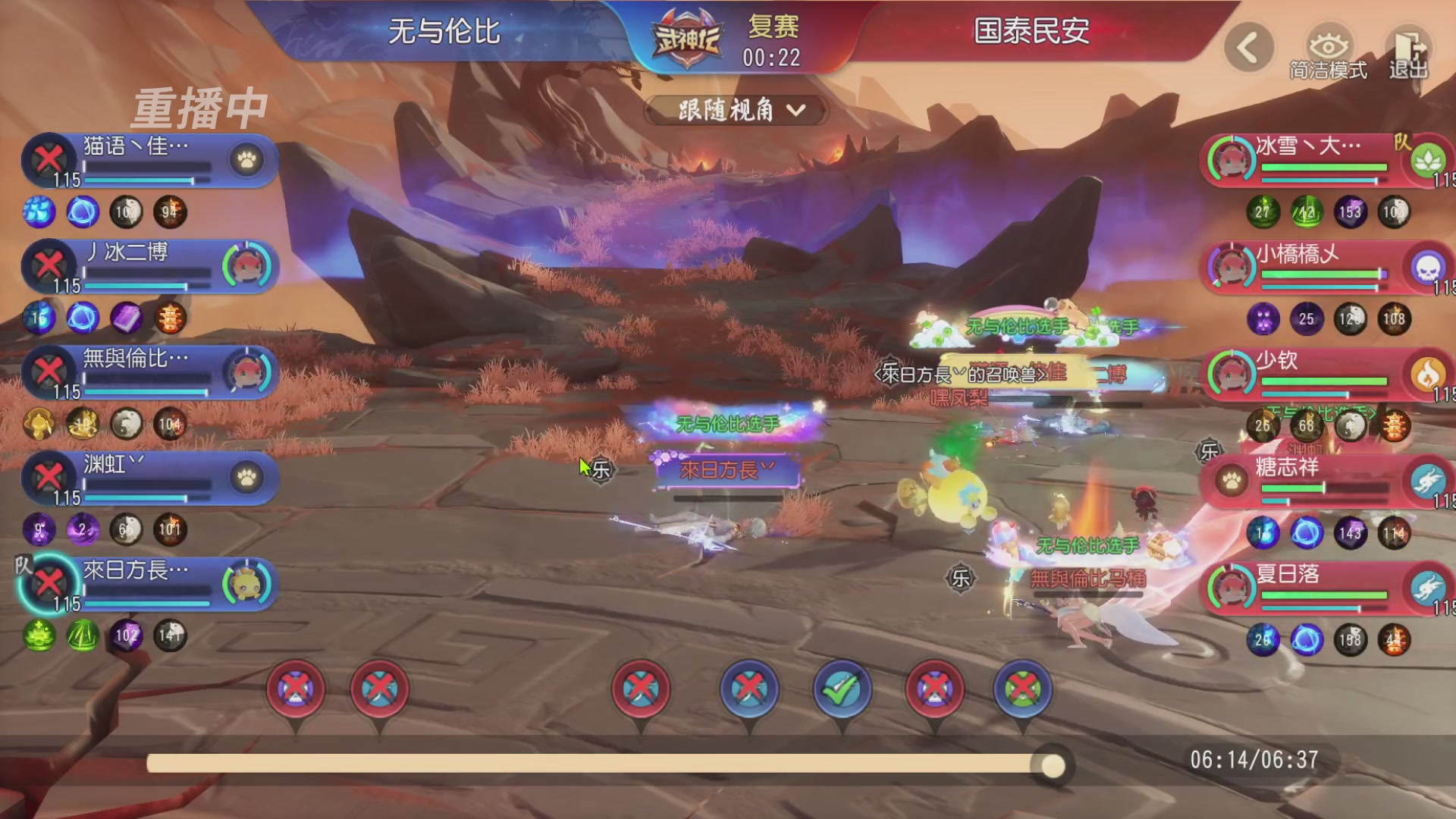The image size is (1456, 819).
Task: Toggle 简洁模式 with the eye icon
Action: (x=1326, y=47)
